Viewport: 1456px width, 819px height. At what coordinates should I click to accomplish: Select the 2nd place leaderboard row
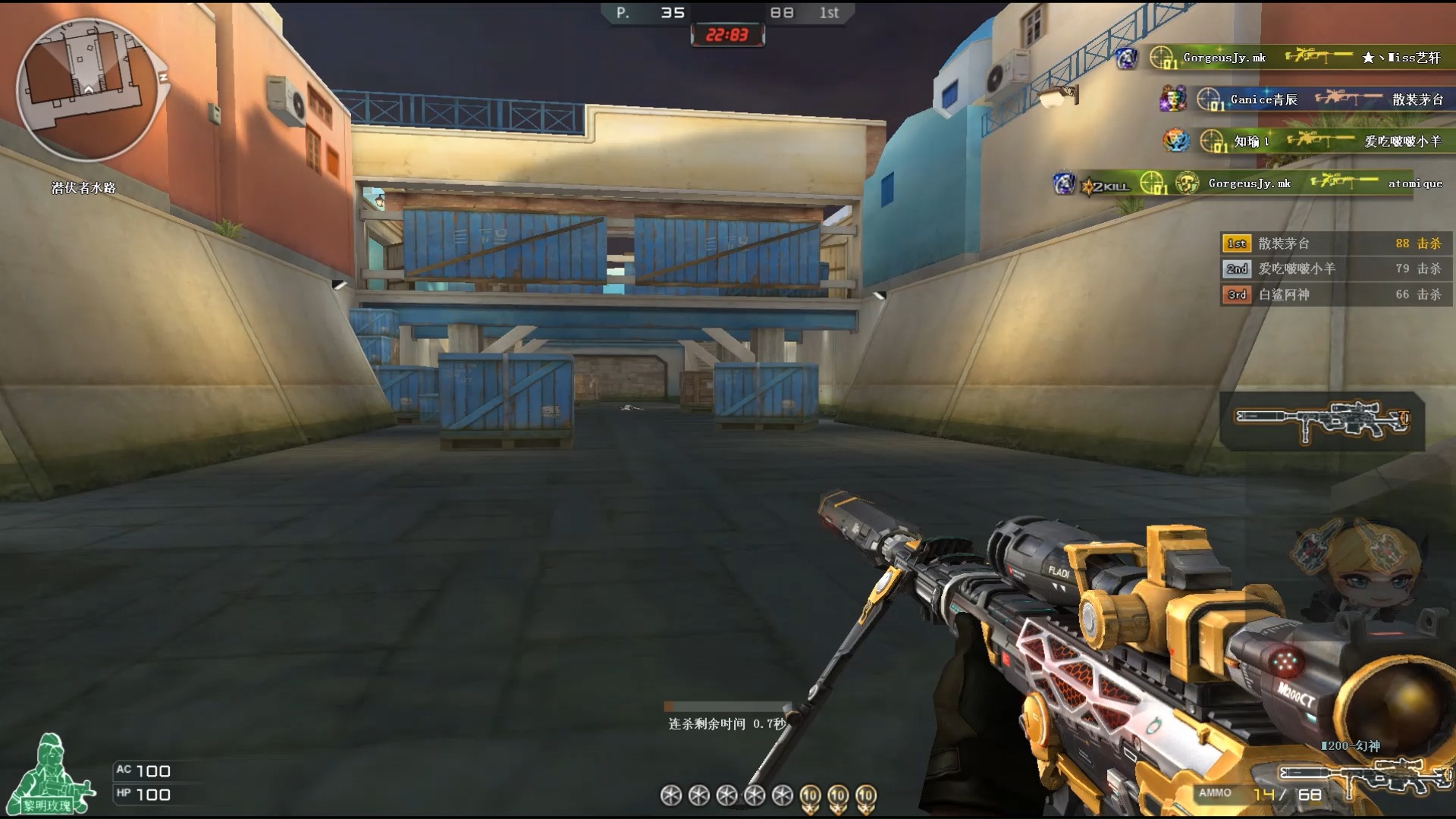pos(1335,268)
